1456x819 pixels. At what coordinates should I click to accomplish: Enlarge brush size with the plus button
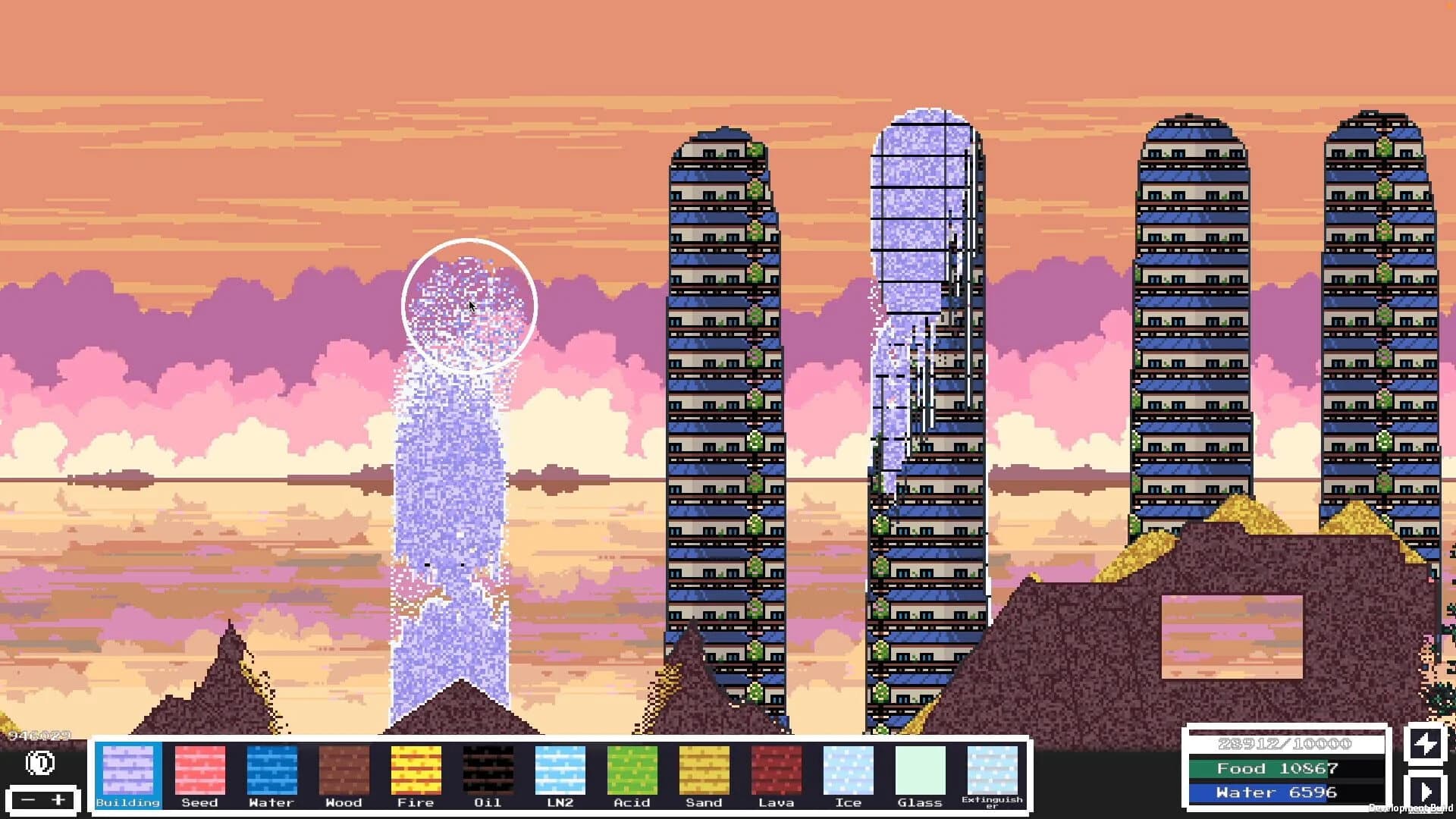59,800
